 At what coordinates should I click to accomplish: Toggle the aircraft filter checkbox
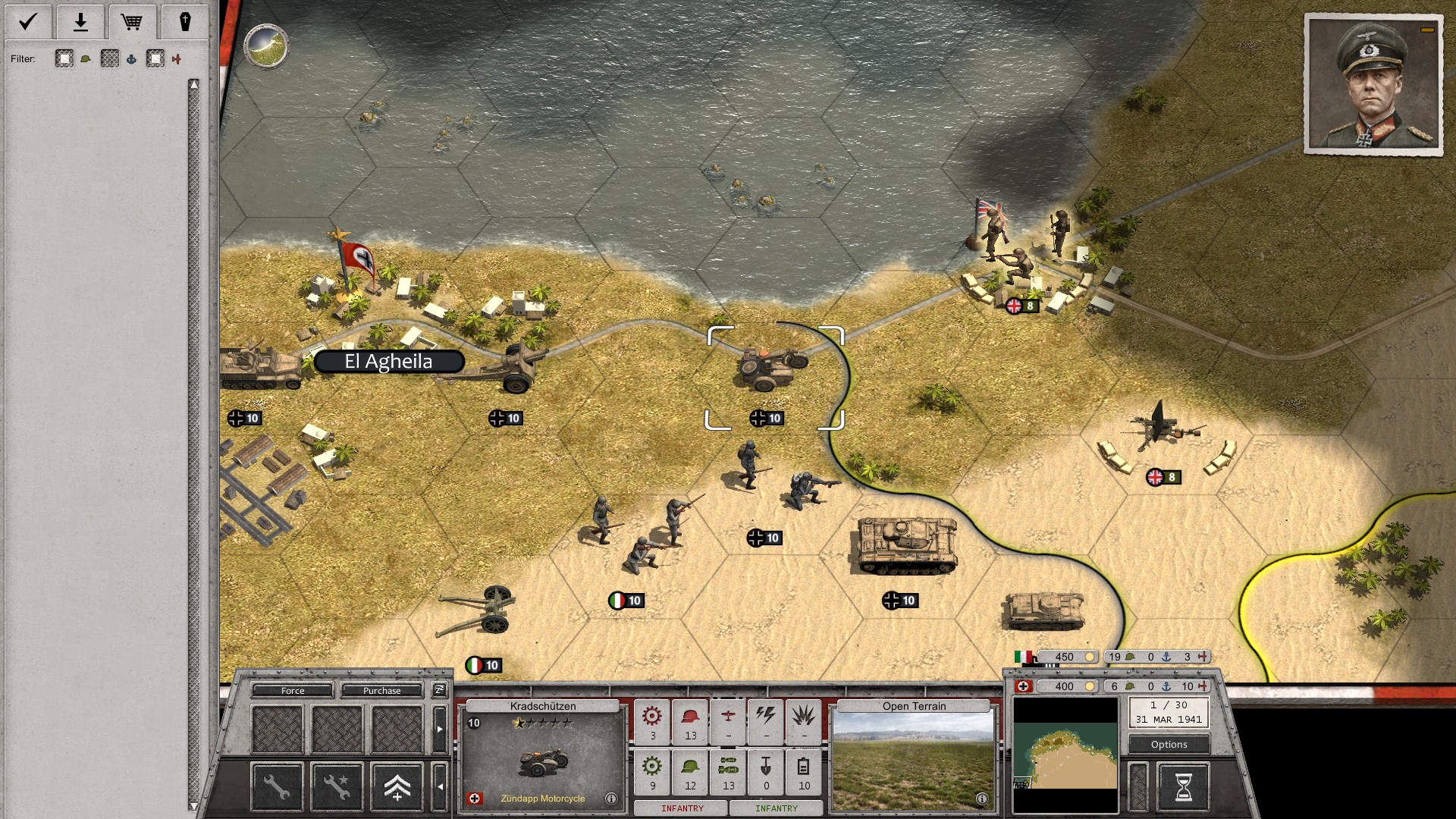point(155,59)
